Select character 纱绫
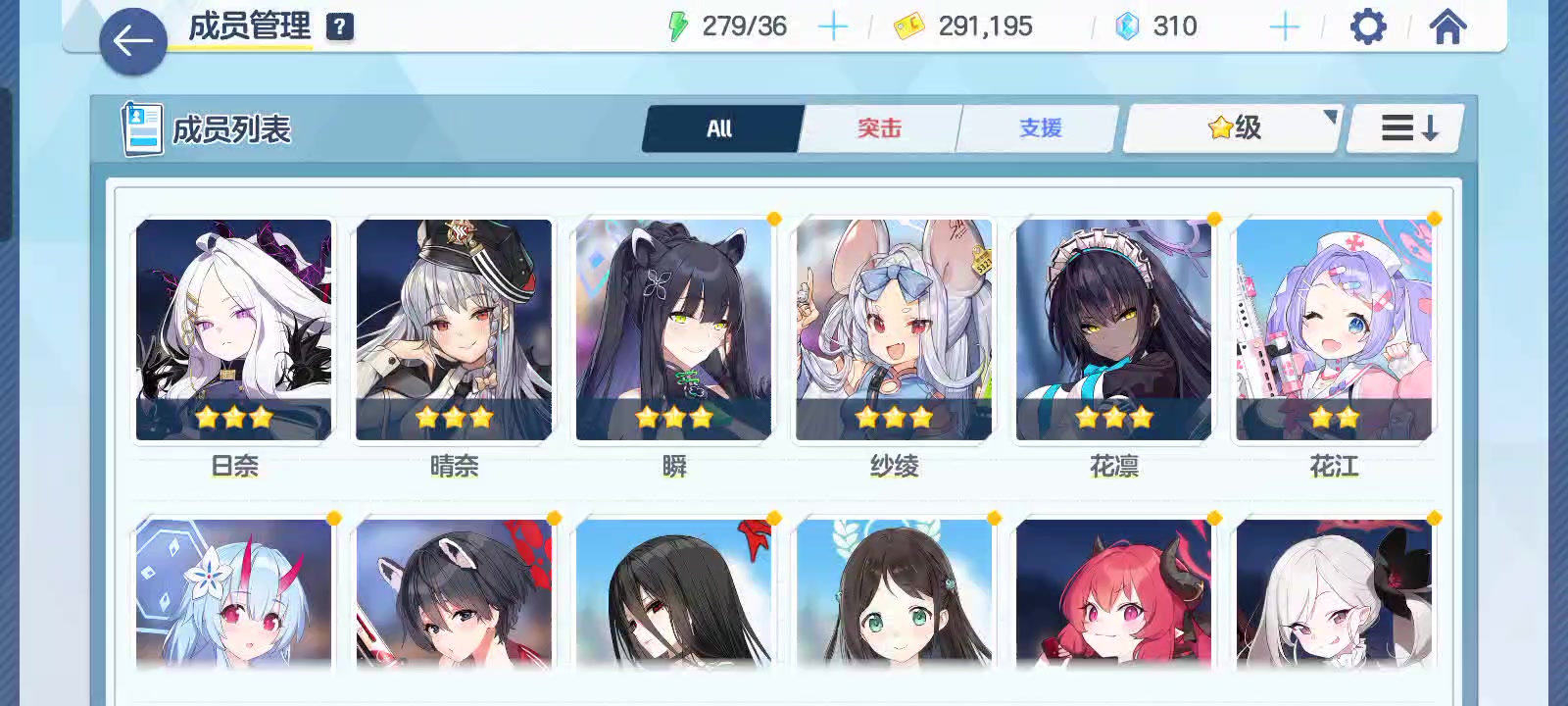The height and width of the screenshot is (706, 1568). click(x=893, y=328)
